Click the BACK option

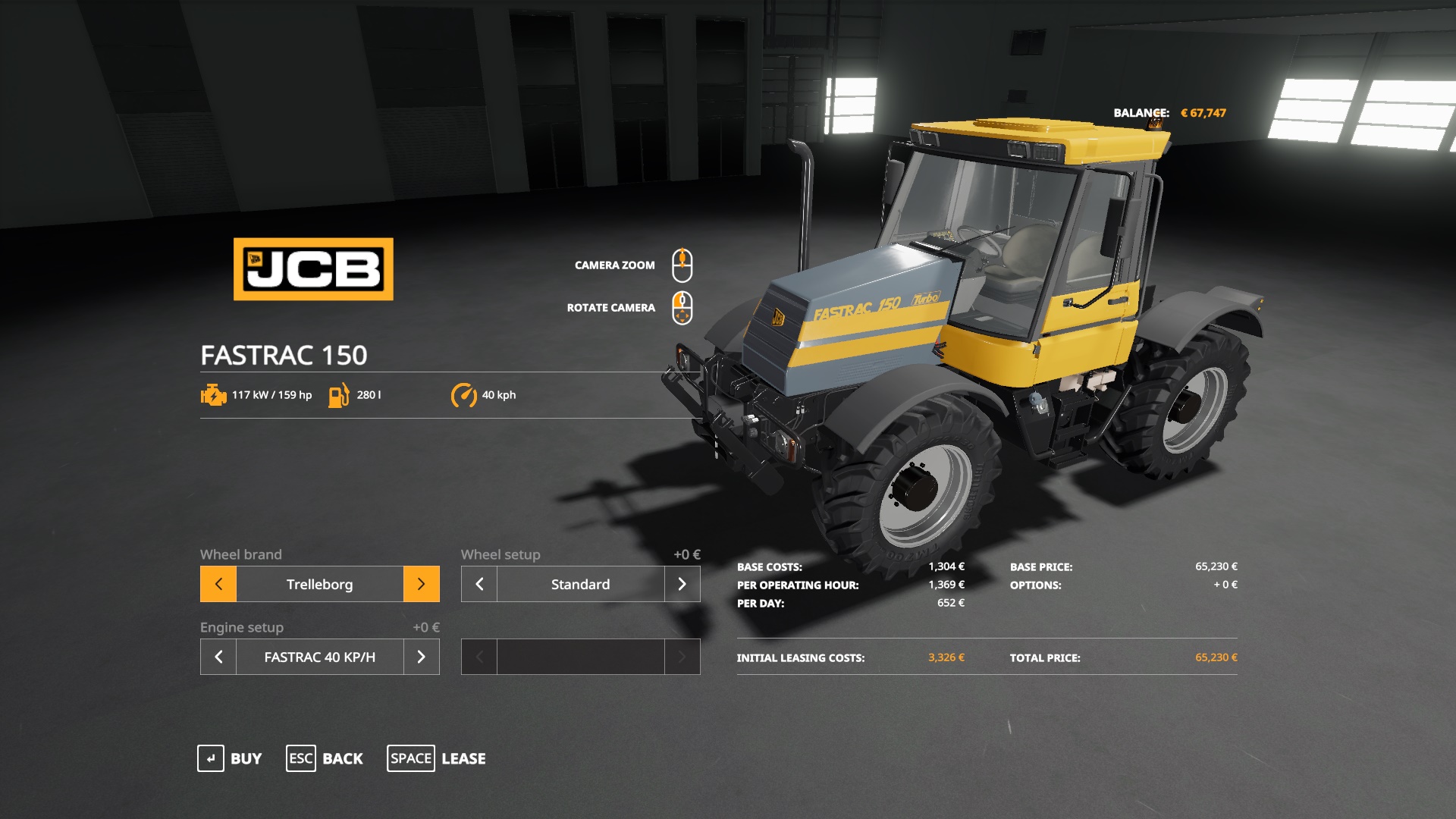click(x=343, y=758)
